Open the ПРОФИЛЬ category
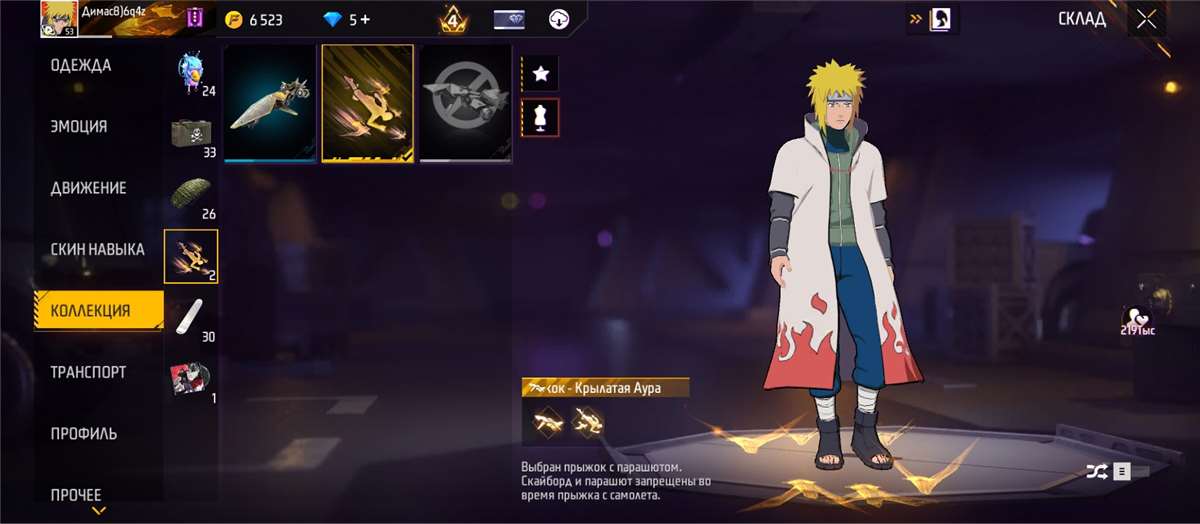 (84, 434)
